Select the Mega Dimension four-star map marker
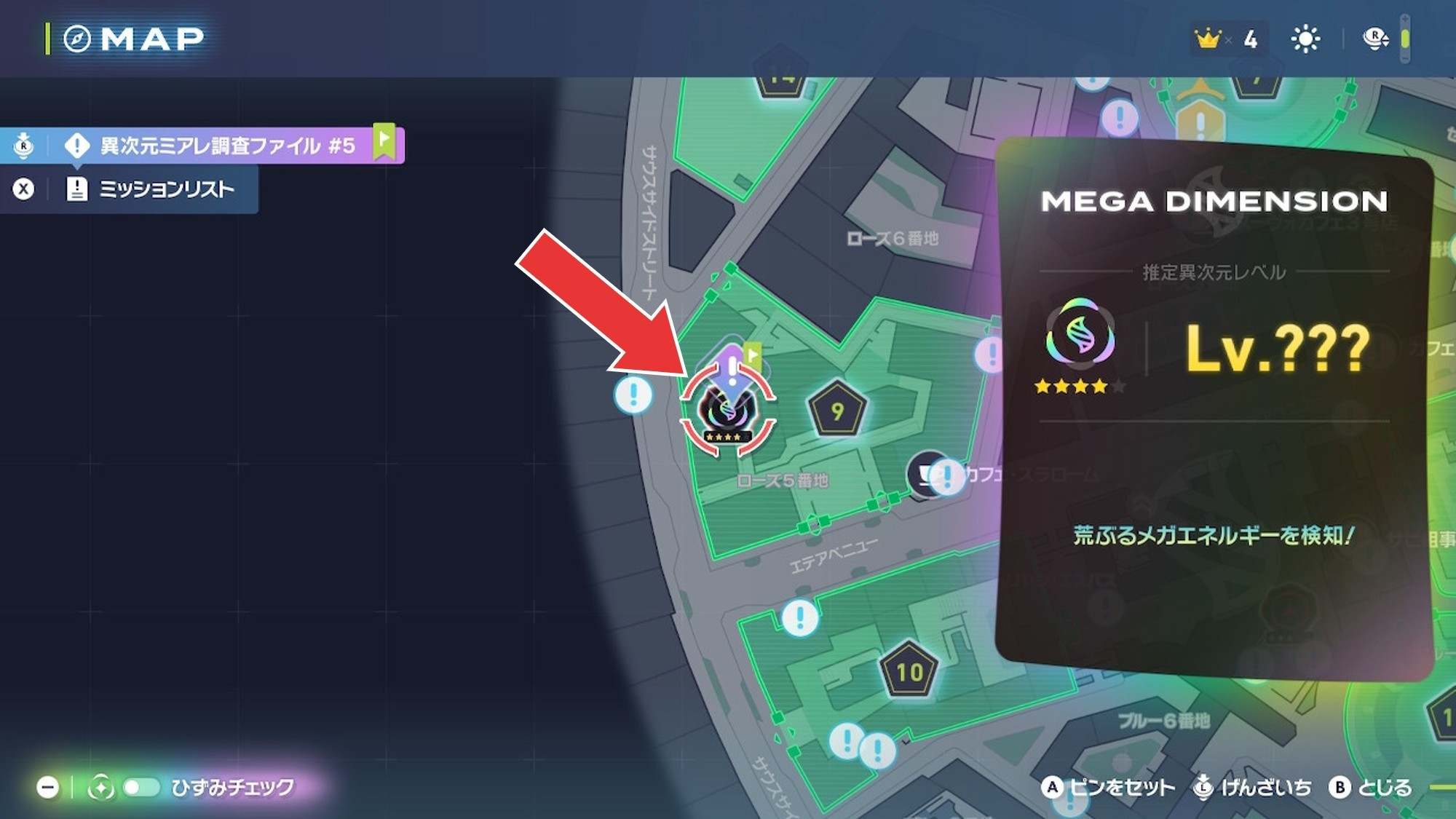 point(727,411)
